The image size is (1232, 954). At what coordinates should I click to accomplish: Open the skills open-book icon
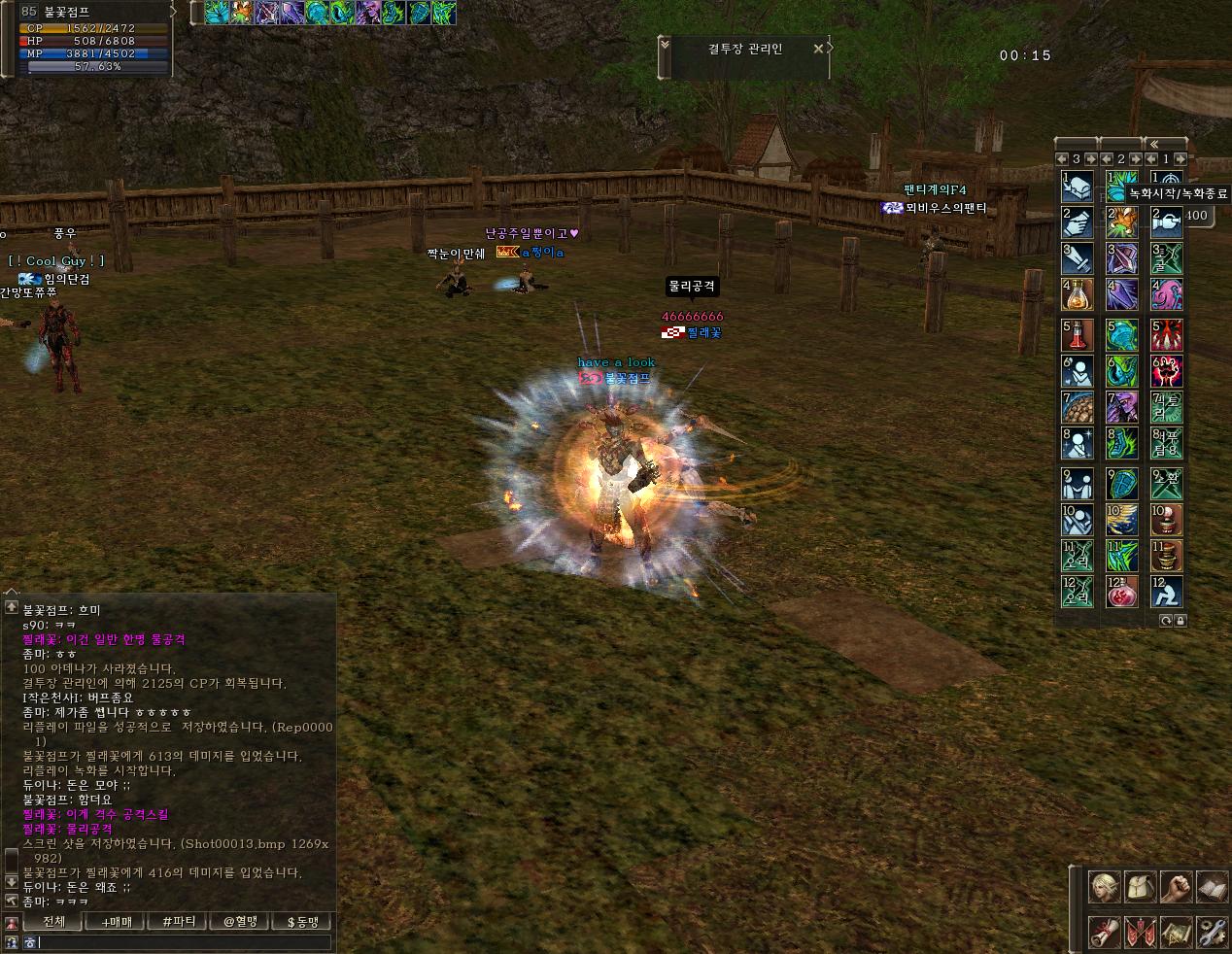pos(1211,886)
